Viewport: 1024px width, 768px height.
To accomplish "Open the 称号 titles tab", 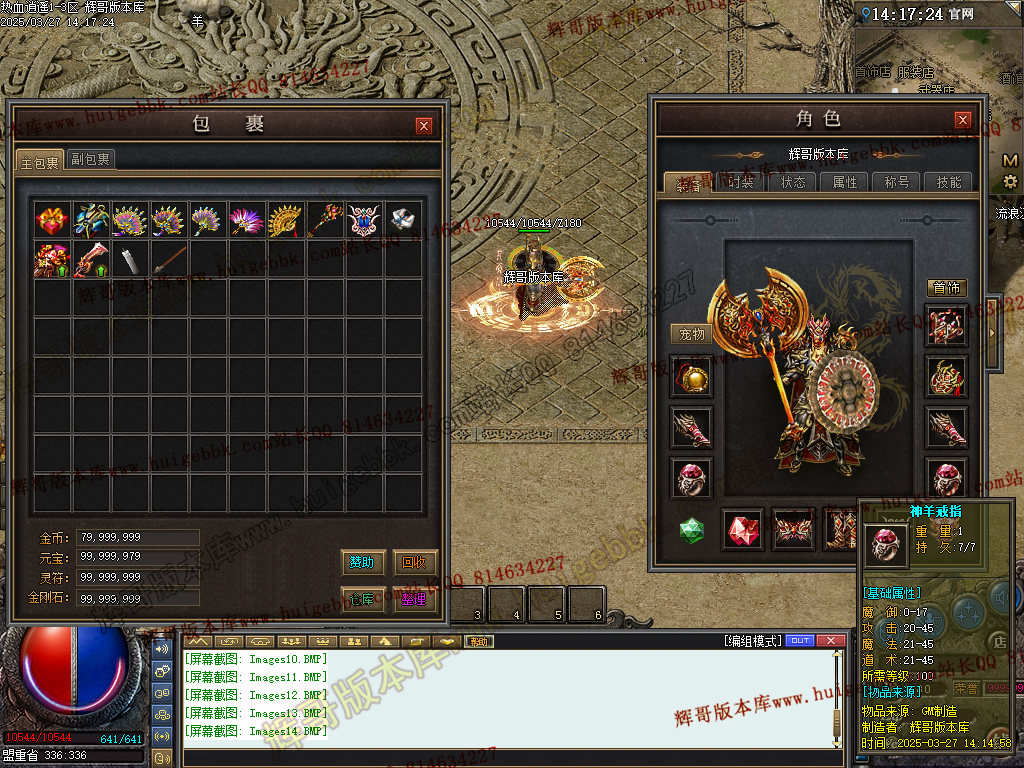I will click(897, 182).
